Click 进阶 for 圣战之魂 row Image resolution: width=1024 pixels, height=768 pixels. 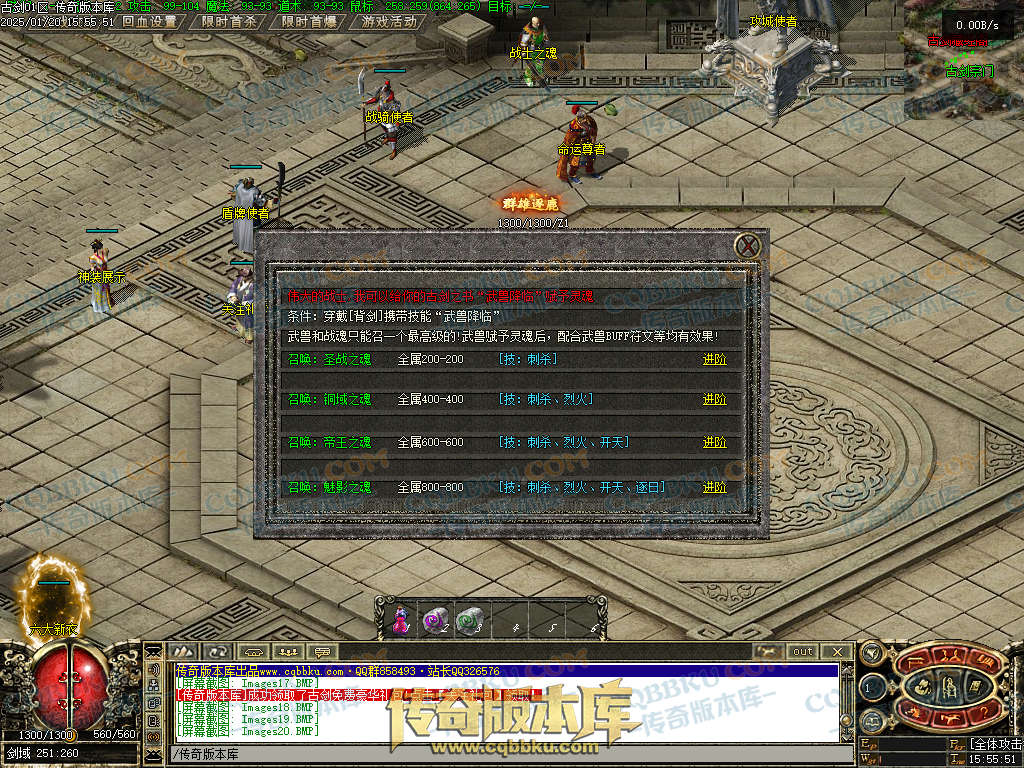[x=714, y=359]
